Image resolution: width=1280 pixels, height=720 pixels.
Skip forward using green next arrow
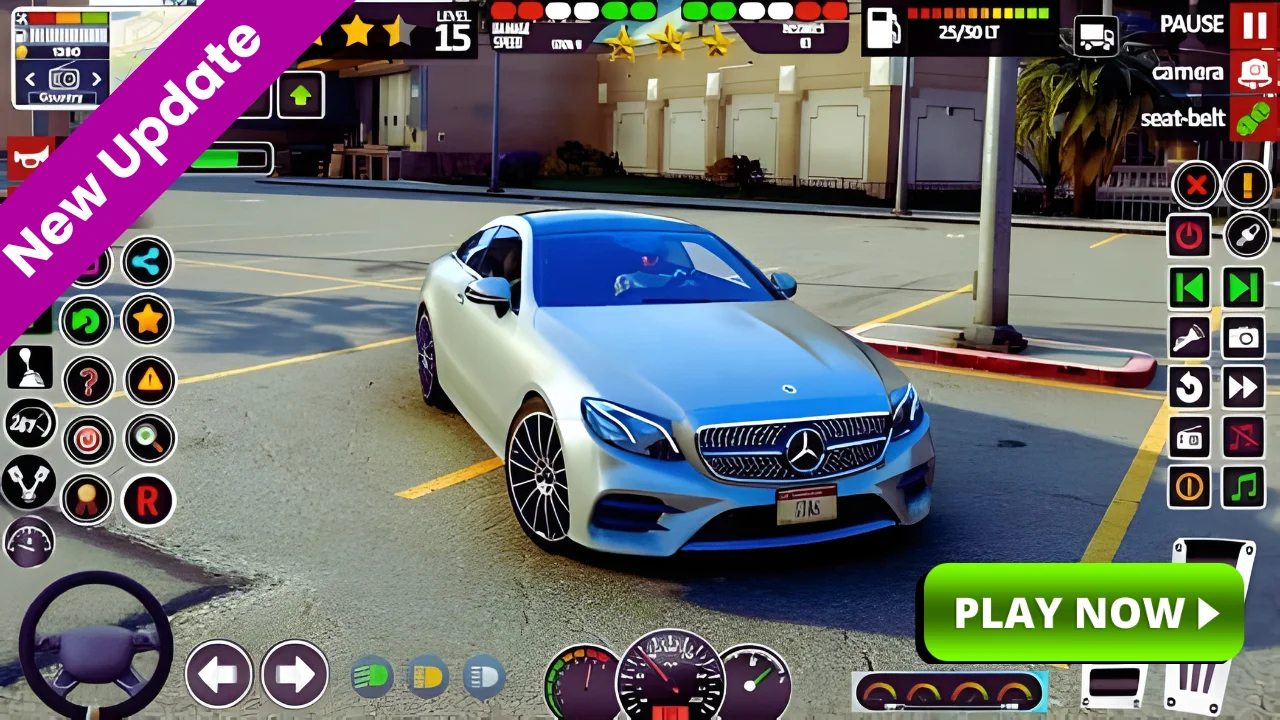1243,287
